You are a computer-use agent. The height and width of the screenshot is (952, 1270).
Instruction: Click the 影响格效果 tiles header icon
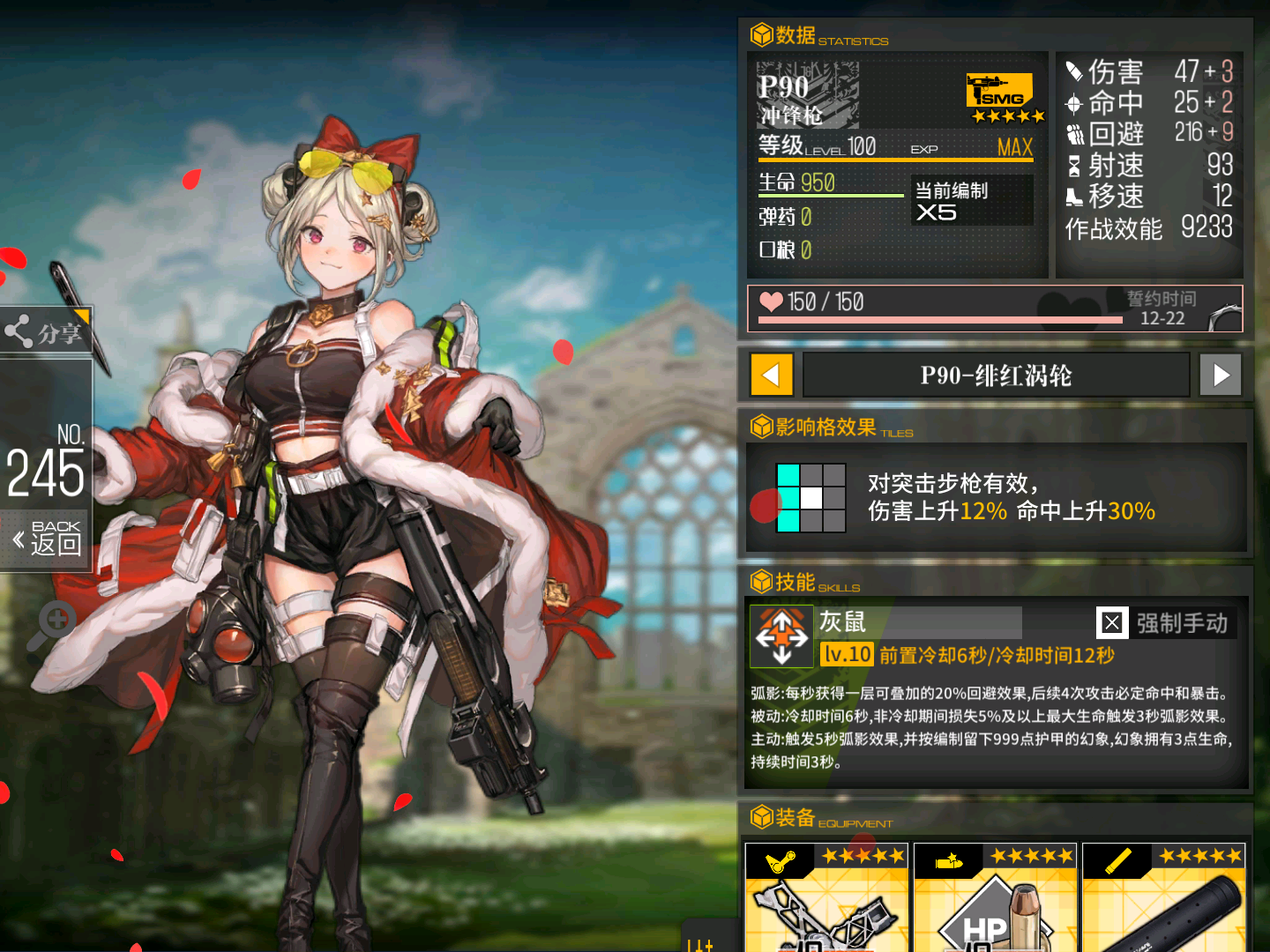(x=760, y=428)
